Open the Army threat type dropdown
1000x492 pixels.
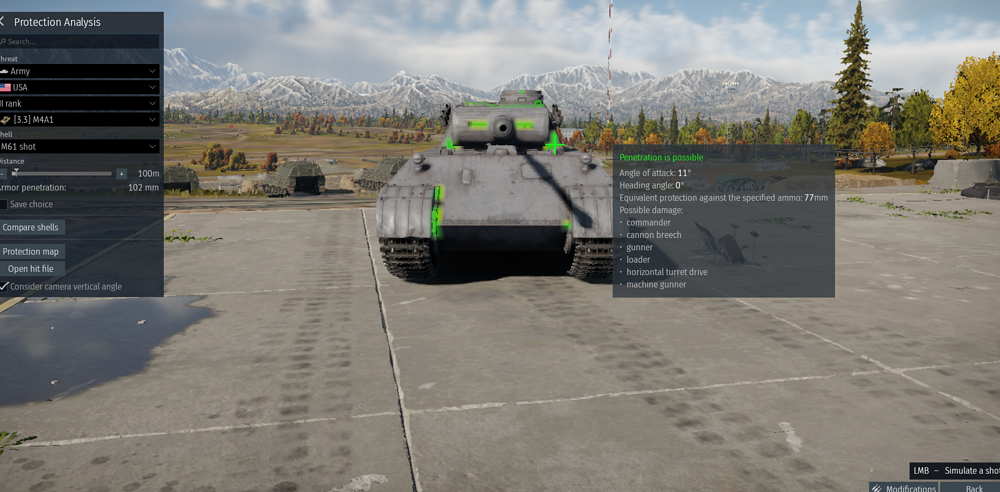pos(80,71)
